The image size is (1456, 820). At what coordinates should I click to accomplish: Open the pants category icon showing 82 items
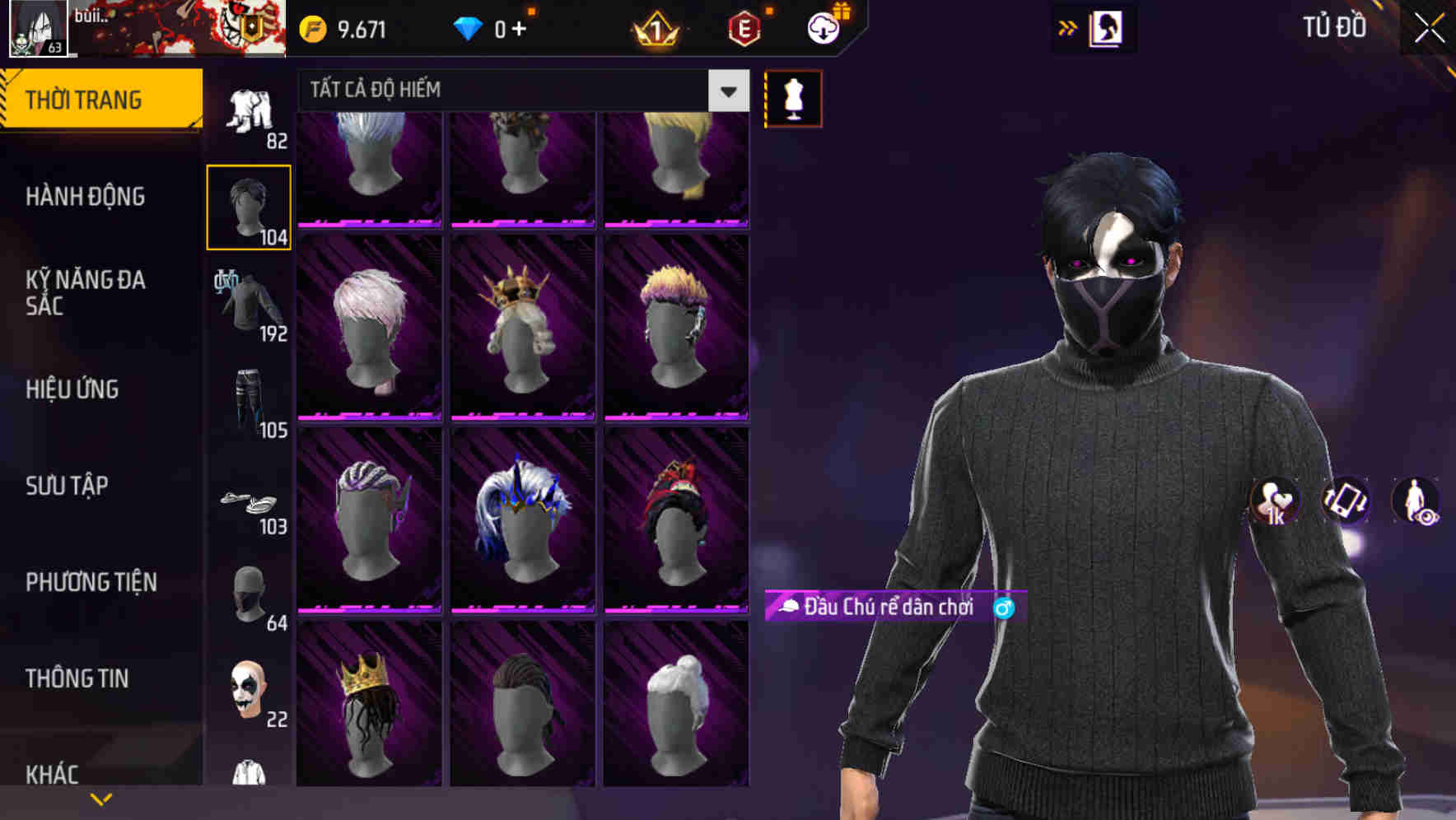click(x=247, y=111)
